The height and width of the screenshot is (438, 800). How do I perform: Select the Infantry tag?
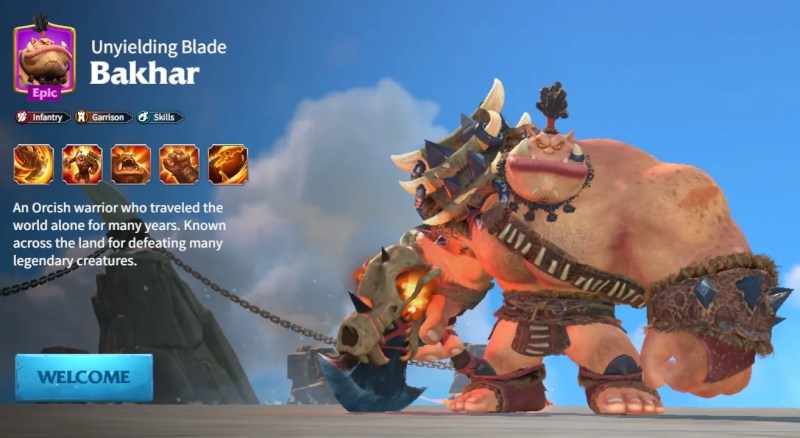[x=43, y=117]
